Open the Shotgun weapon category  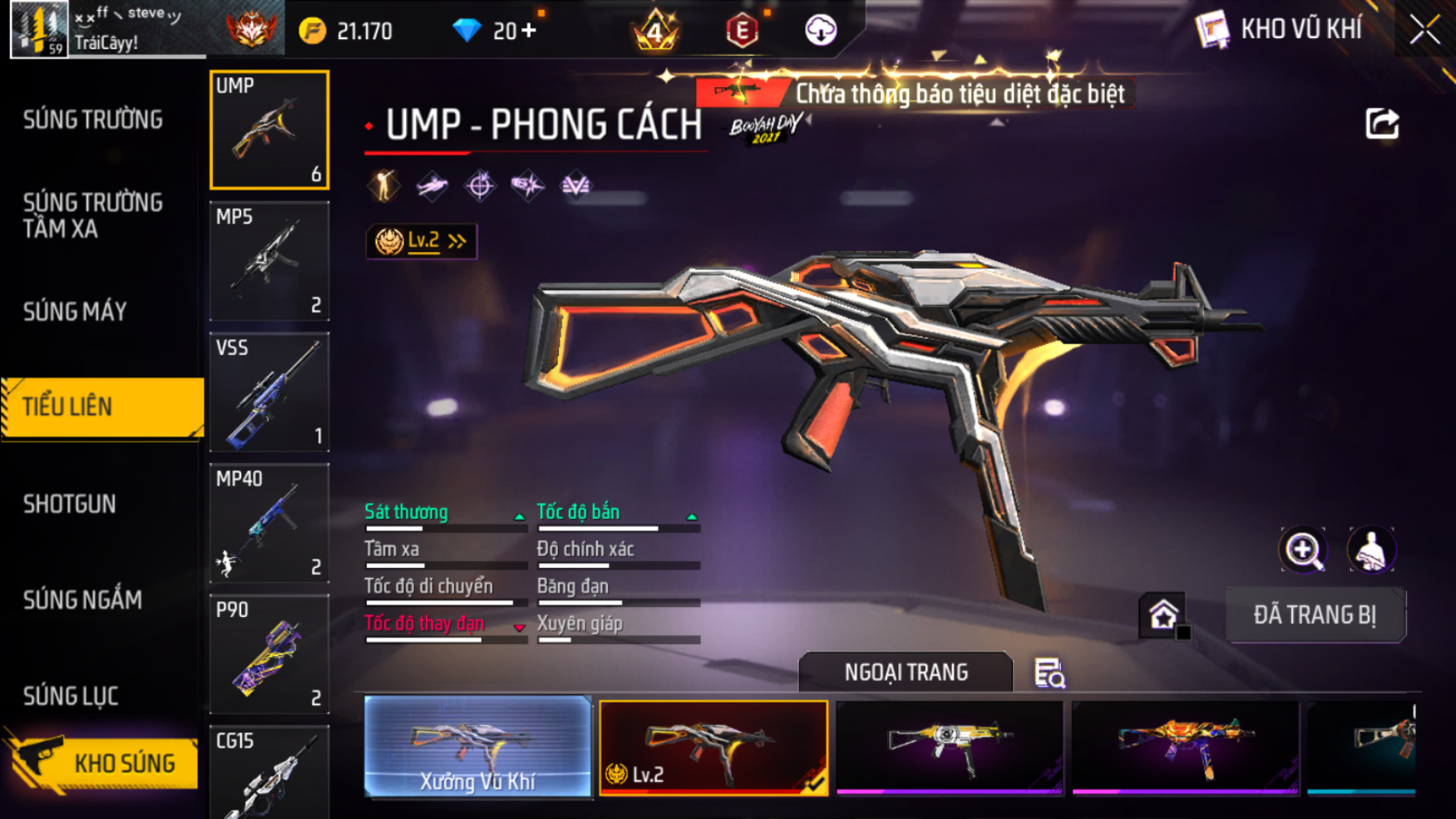[x=70, y=504]
